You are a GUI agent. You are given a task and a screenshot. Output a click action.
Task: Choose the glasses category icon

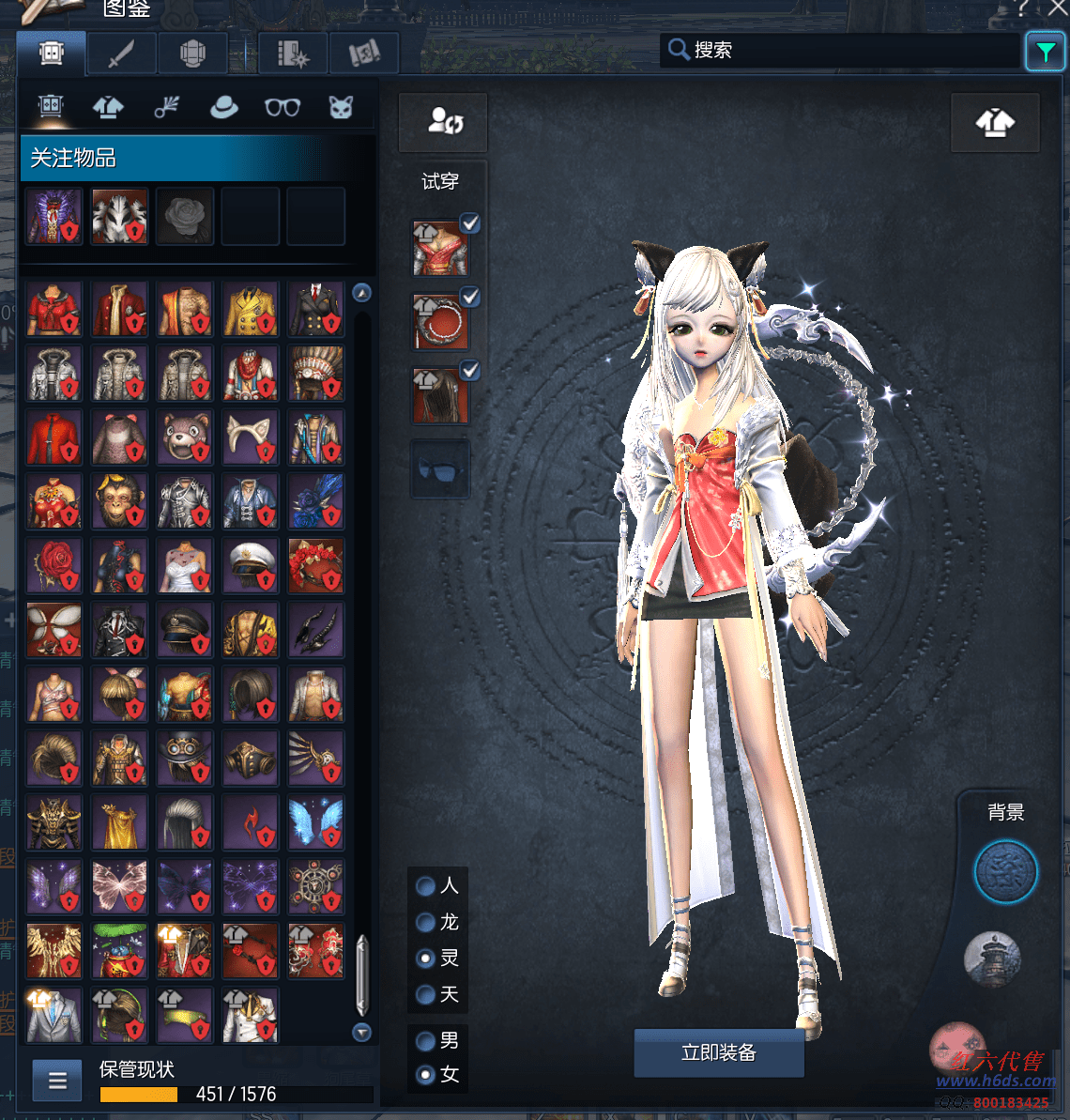click(282, 107)
